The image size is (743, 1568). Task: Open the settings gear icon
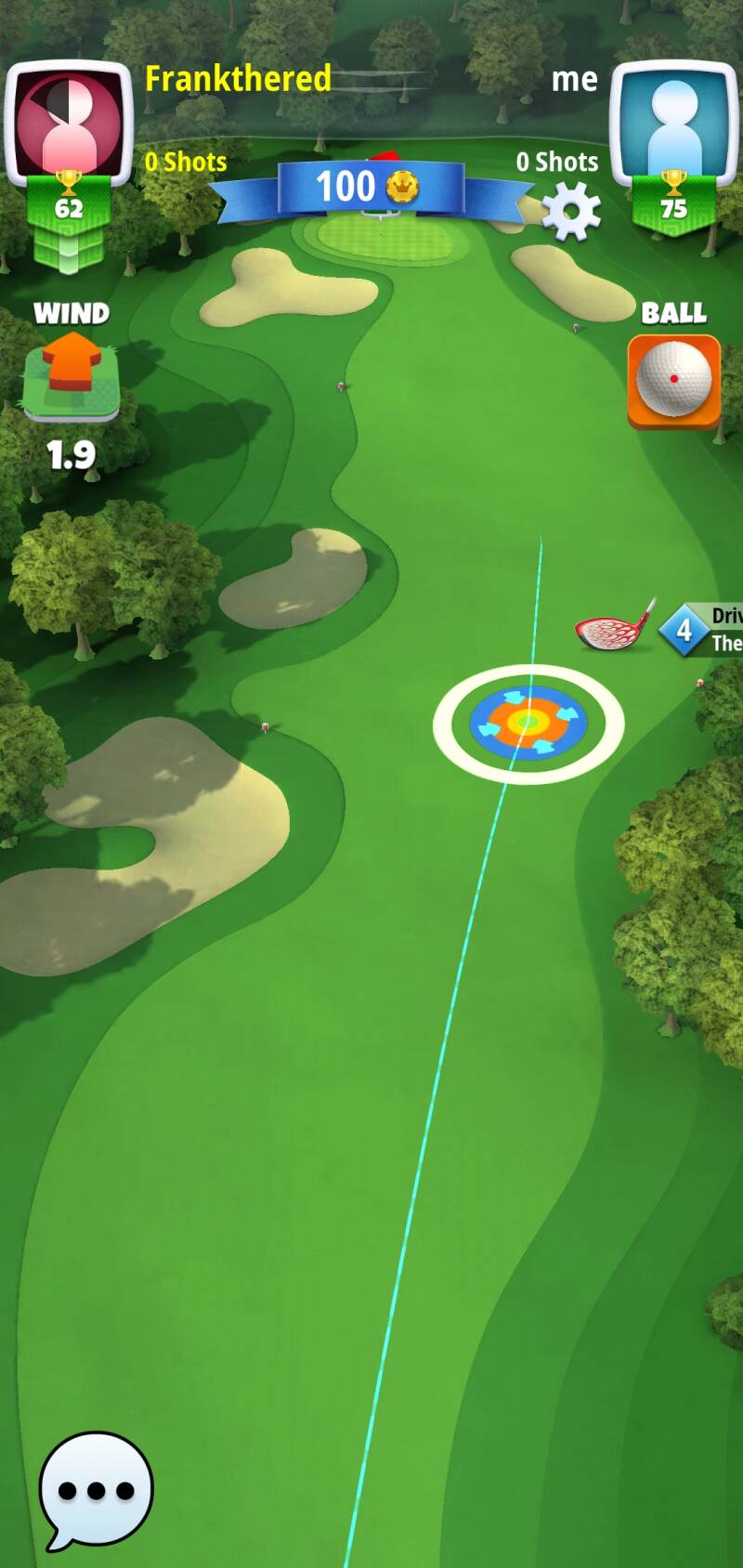pyautogui.click(x=570, y=211)
